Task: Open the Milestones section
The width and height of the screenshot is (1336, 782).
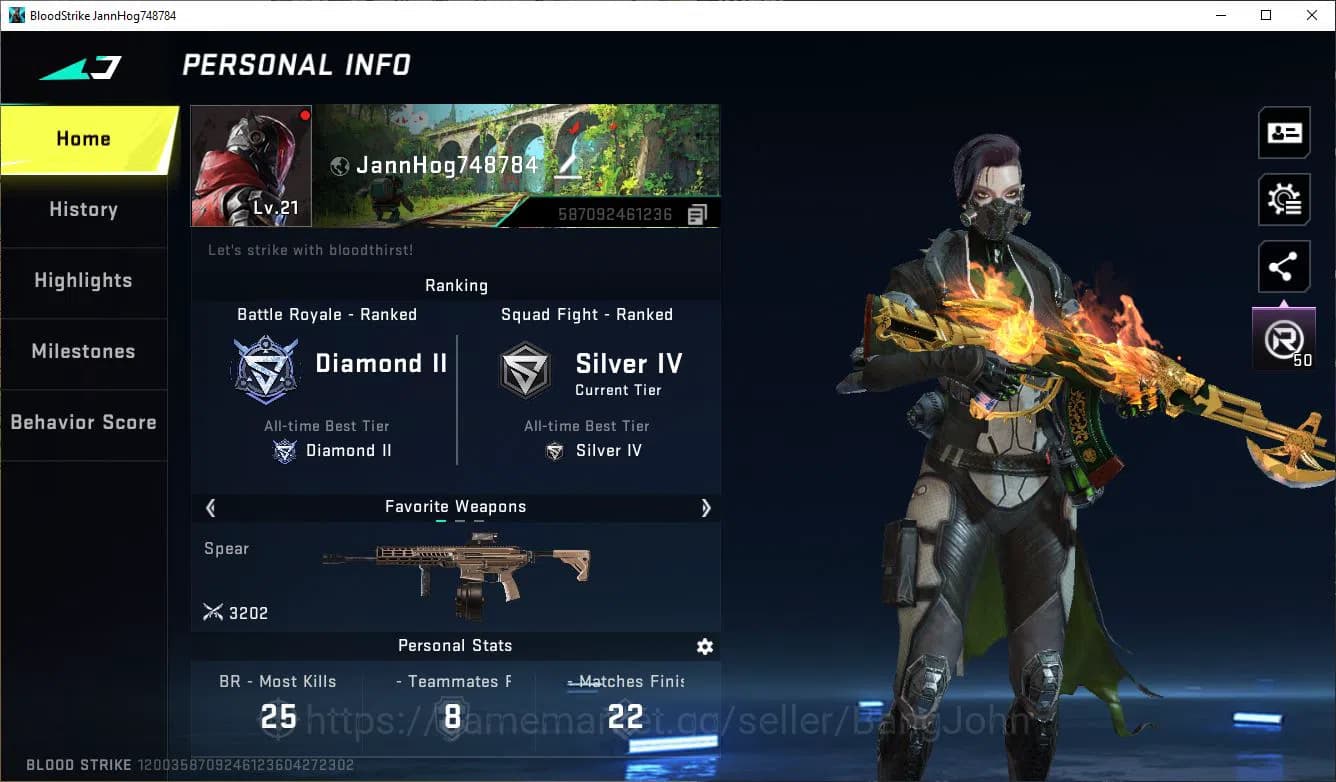Action: 83,351
